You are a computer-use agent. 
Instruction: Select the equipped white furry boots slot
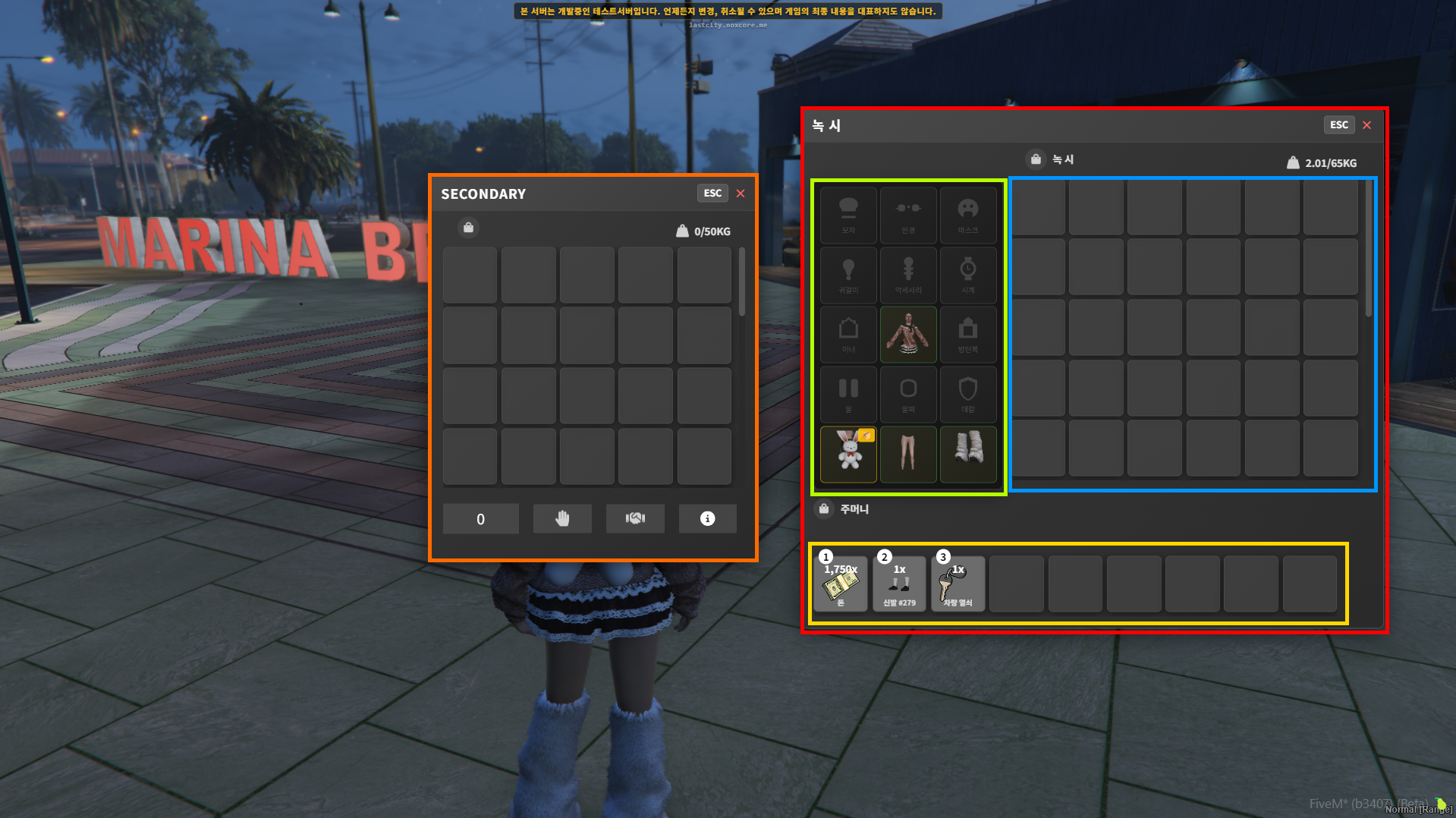click(x=967, y=454)
